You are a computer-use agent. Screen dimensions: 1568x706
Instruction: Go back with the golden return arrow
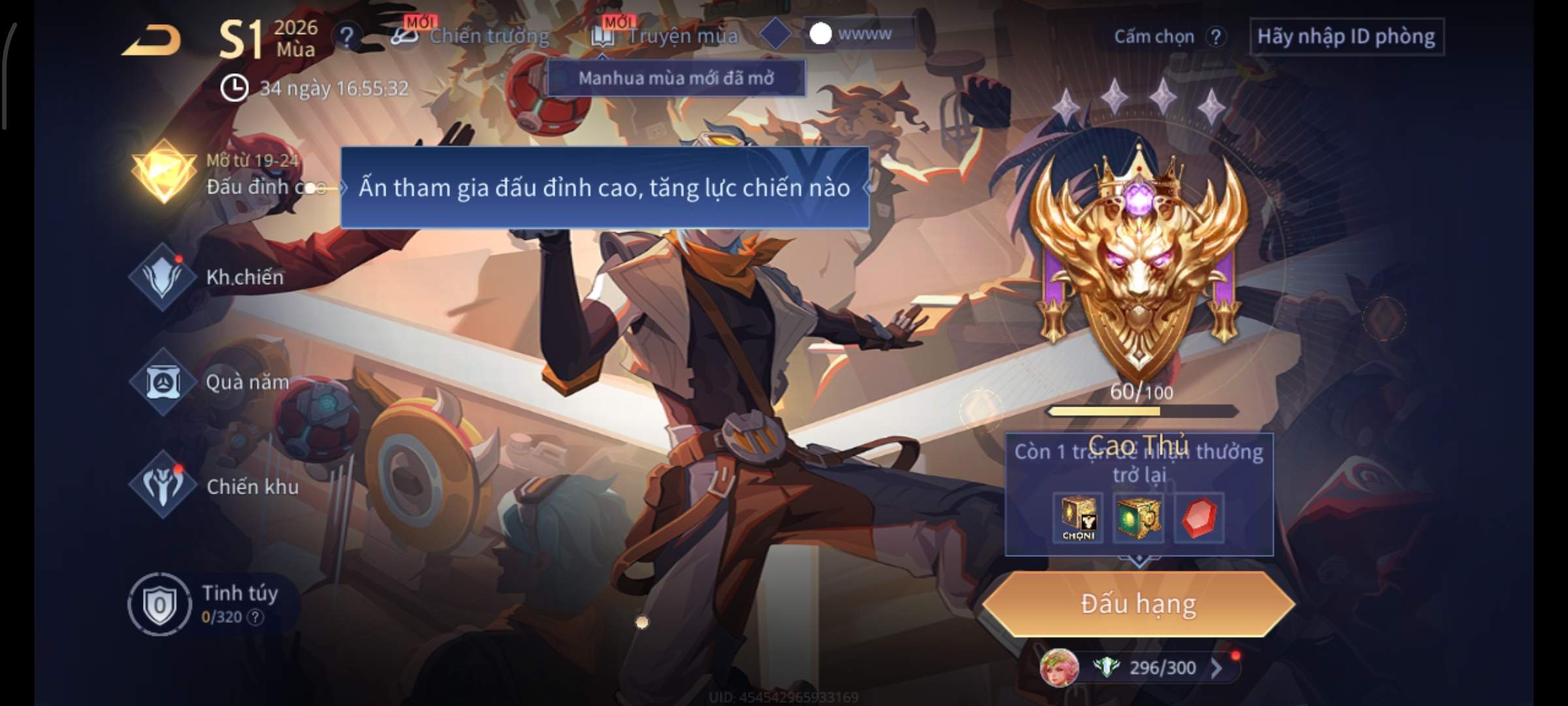point(152,41)
